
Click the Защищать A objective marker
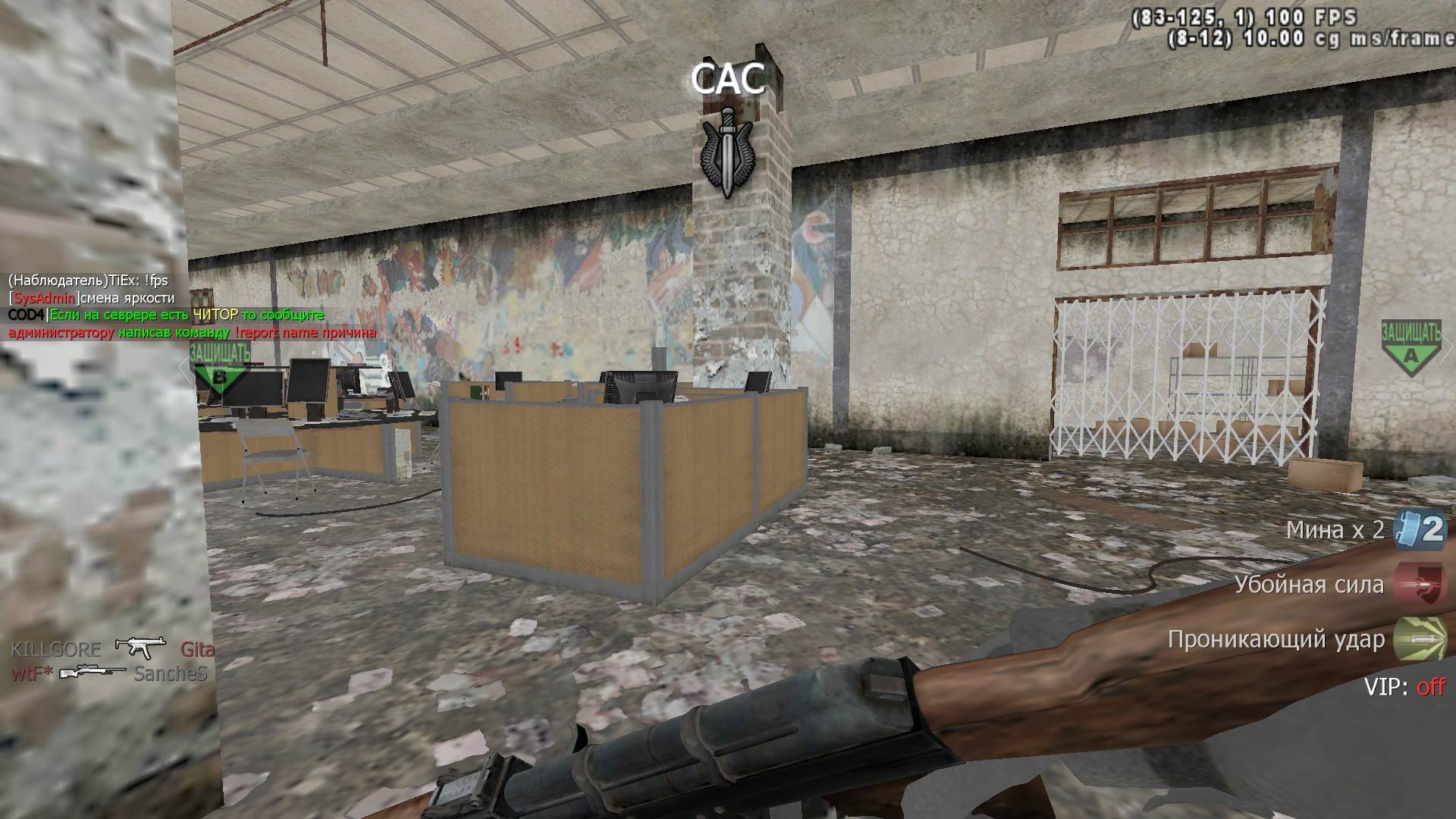tap(1410, 349)
